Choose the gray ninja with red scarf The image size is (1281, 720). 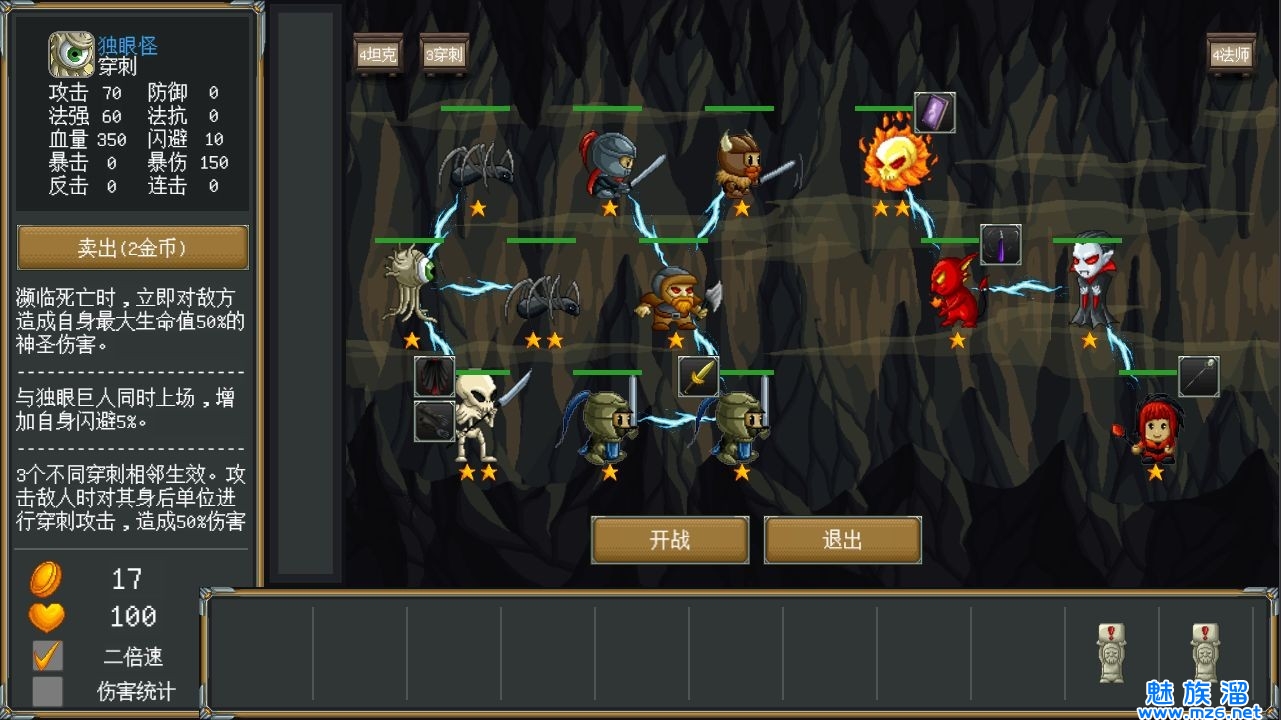point(610,162)
